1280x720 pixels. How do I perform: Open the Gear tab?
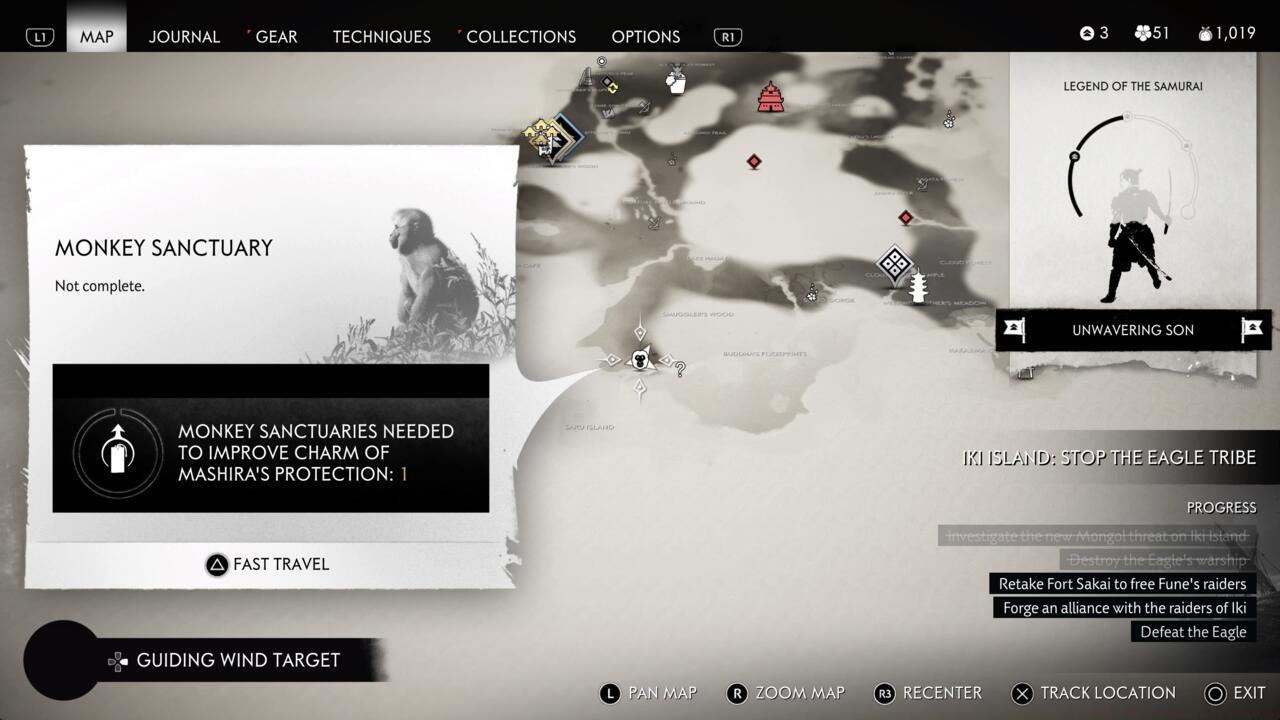[276, 36]
